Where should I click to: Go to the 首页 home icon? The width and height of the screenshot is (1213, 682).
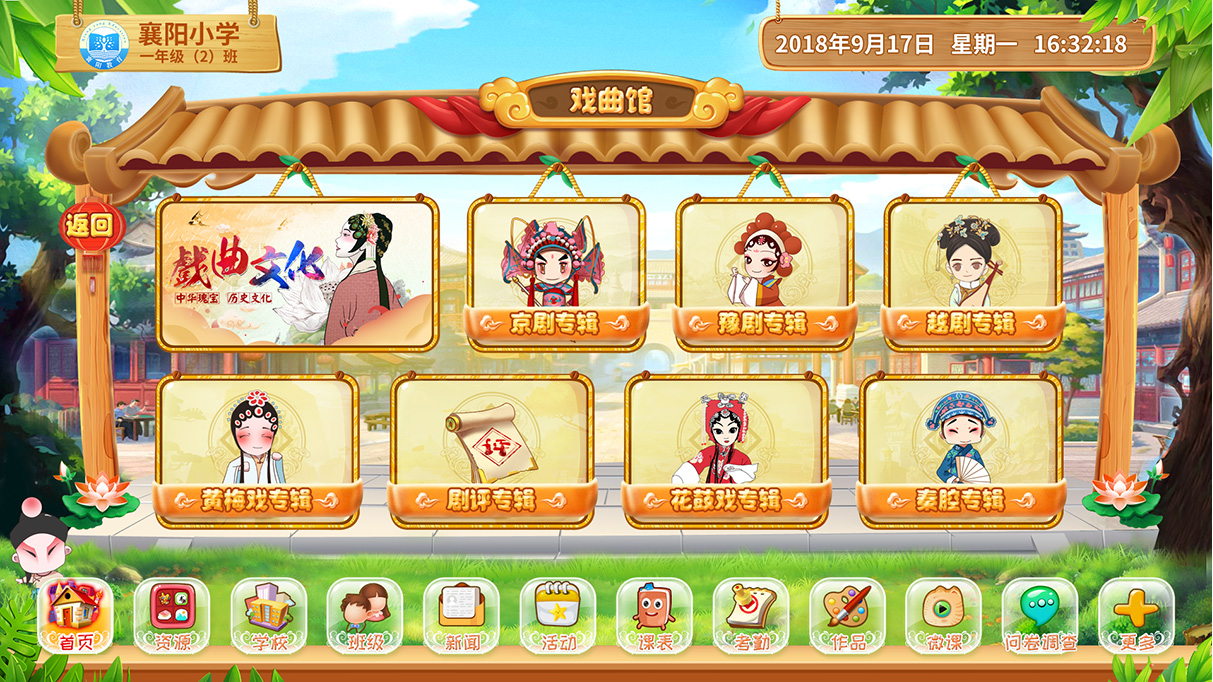tap(75, 615)
